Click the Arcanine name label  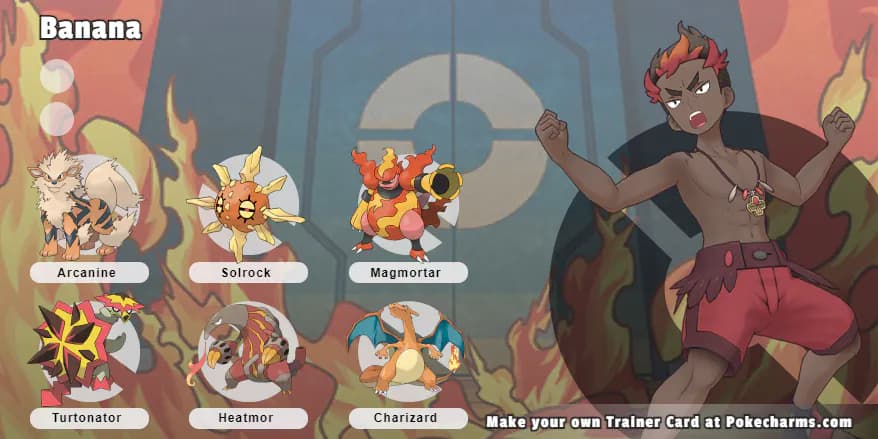pyautogui.click(x=89, y=273)
